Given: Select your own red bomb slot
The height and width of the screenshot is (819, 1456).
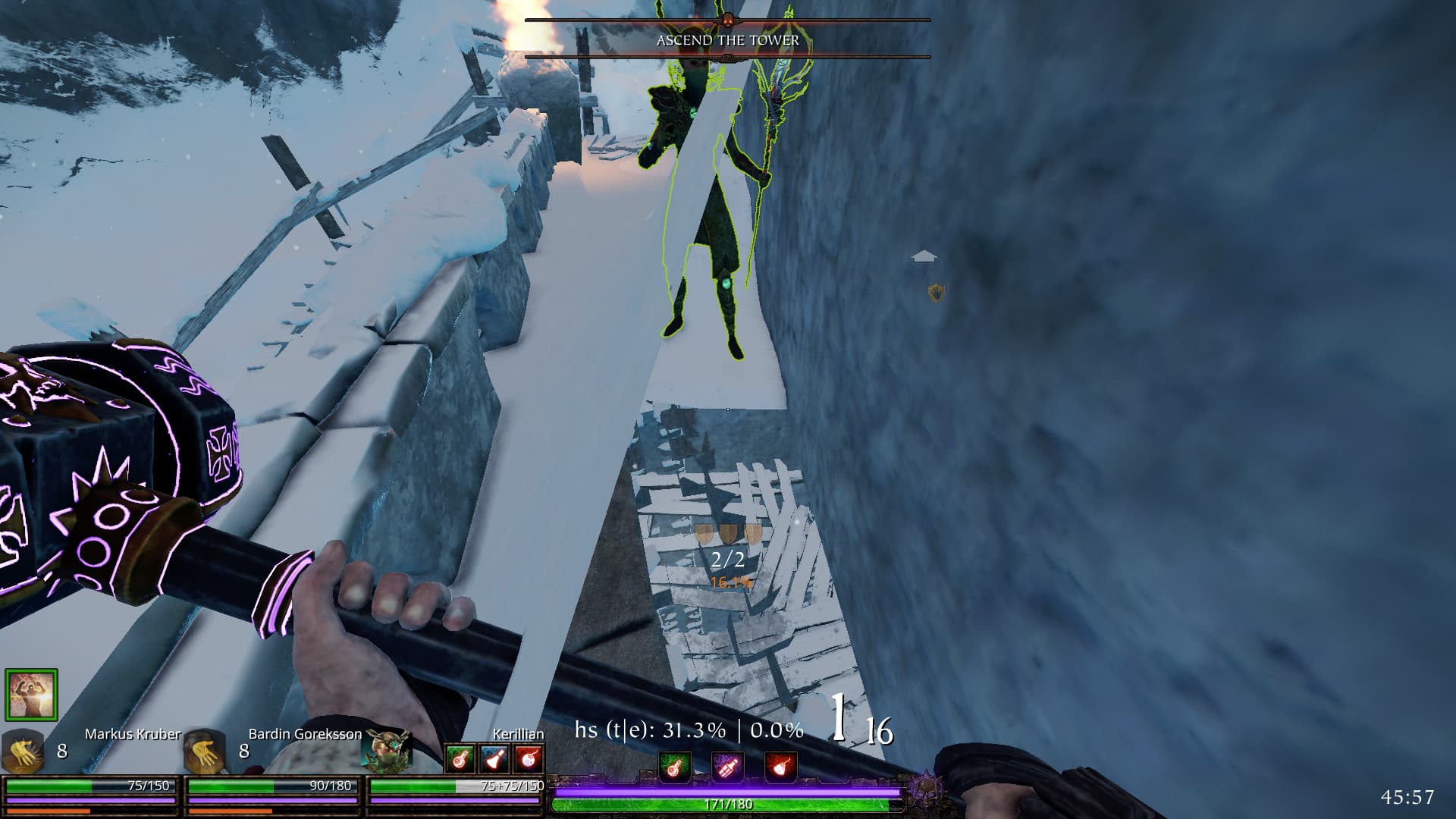Looking at the screenshot, I should (780, 767).
